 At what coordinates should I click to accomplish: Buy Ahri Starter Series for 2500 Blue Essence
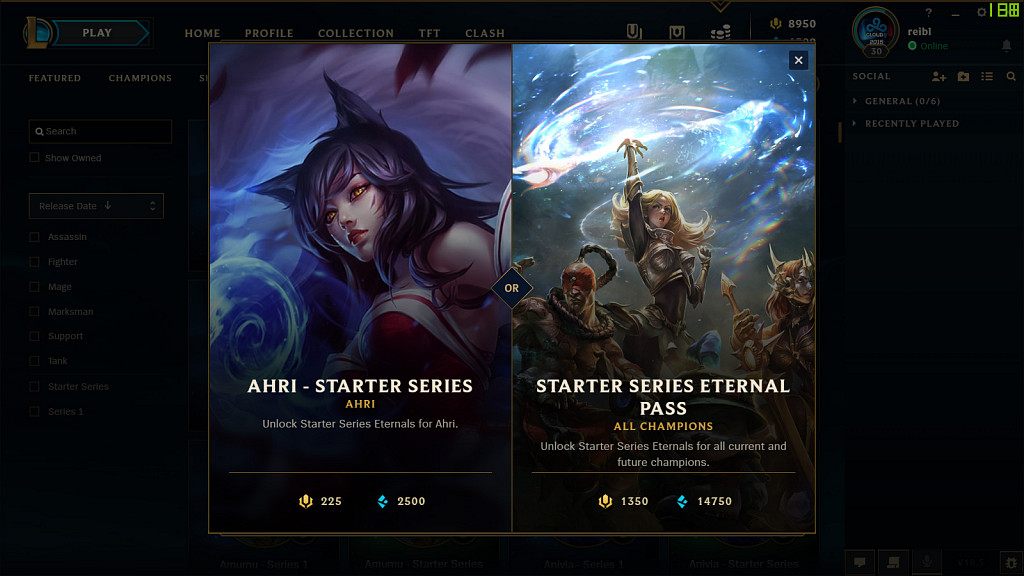(401, 501)
